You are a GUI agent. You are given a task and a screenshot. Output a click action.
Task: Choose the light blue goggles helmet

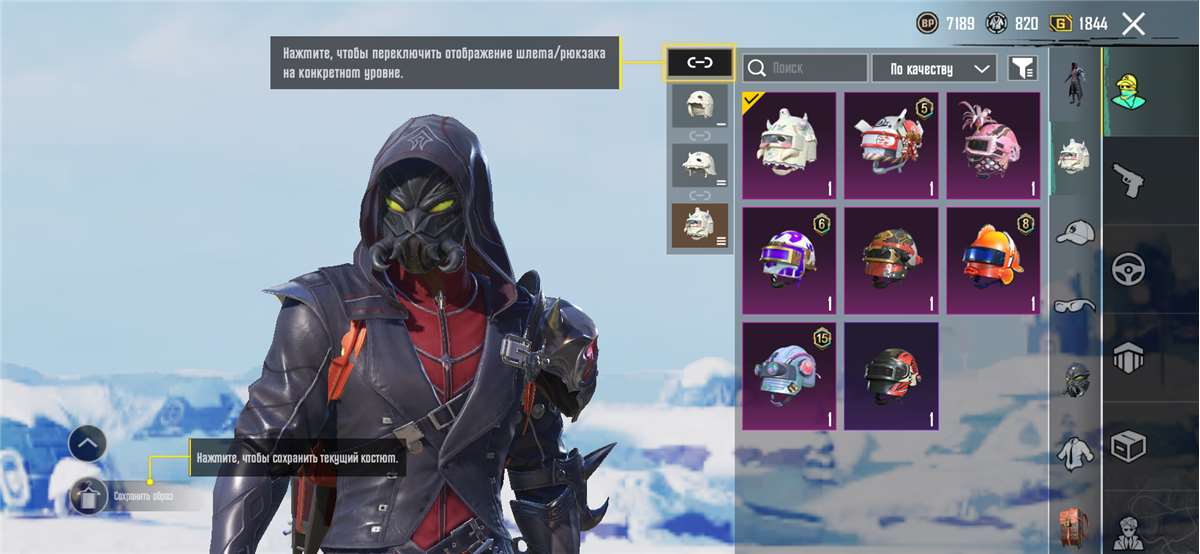(789, 375)
